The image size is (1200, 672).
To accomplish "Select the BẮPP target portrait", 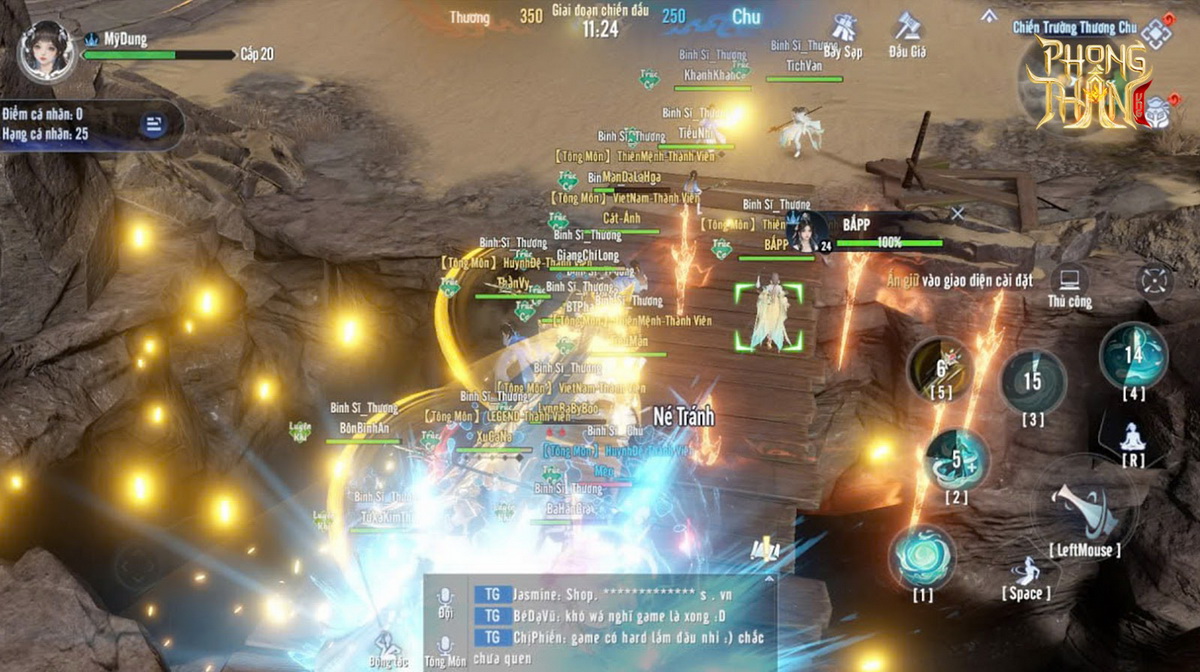I will pyautogui.click(x=806, y=231).
